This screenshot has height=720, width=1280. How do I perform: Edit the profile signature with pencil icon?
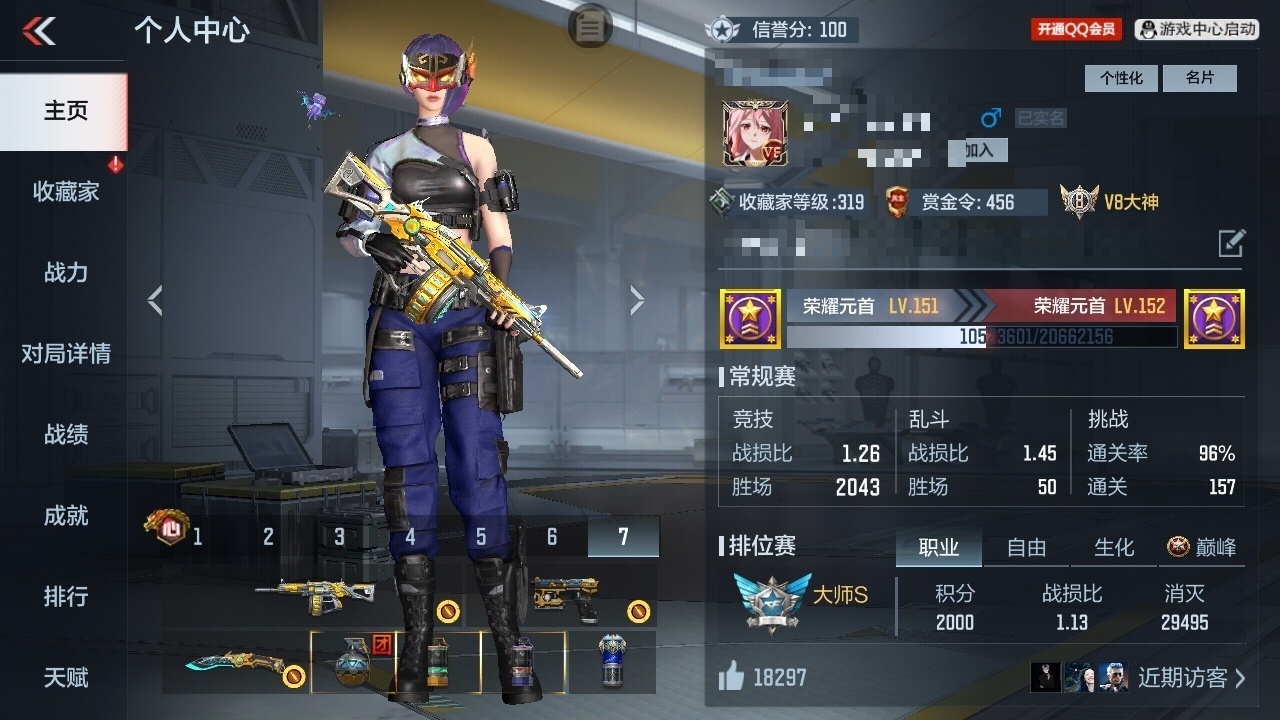coord(1231,243)
